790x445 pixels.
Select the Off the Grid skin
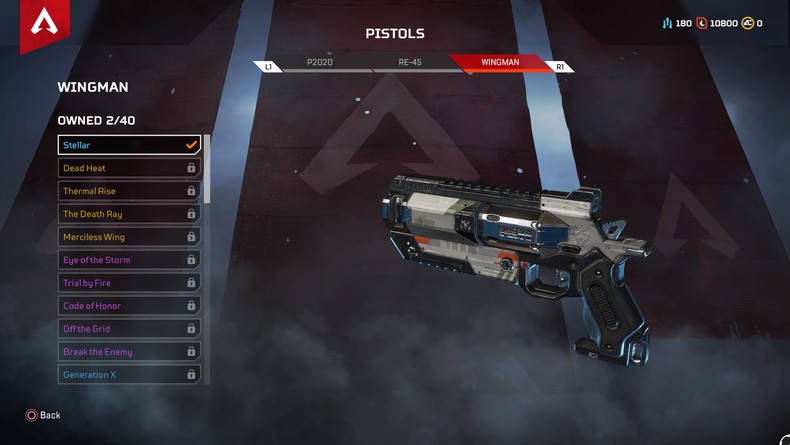tap(129, 329)
